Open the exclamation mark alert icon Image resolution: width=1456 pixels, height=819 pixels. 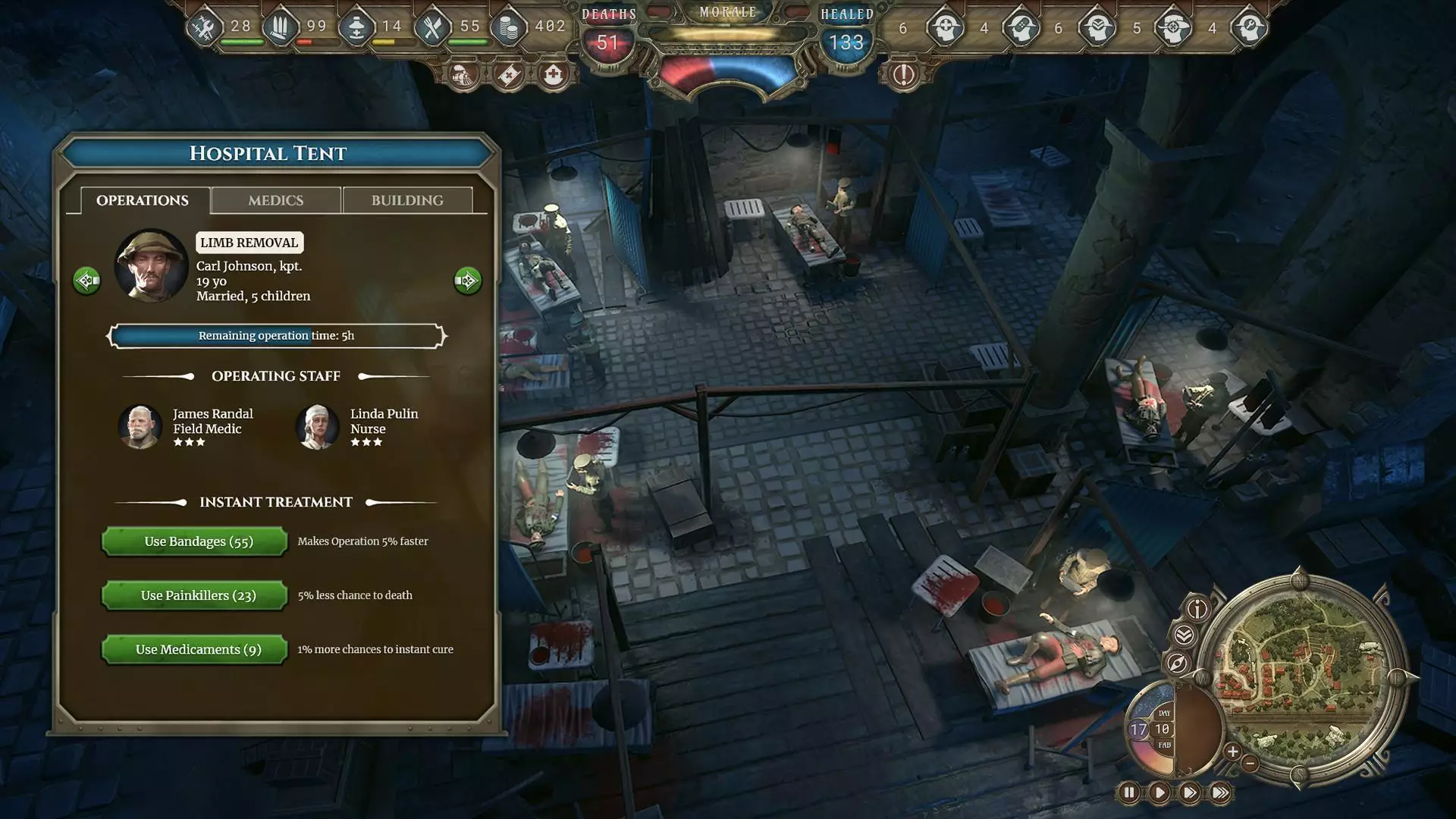point(903,74)
